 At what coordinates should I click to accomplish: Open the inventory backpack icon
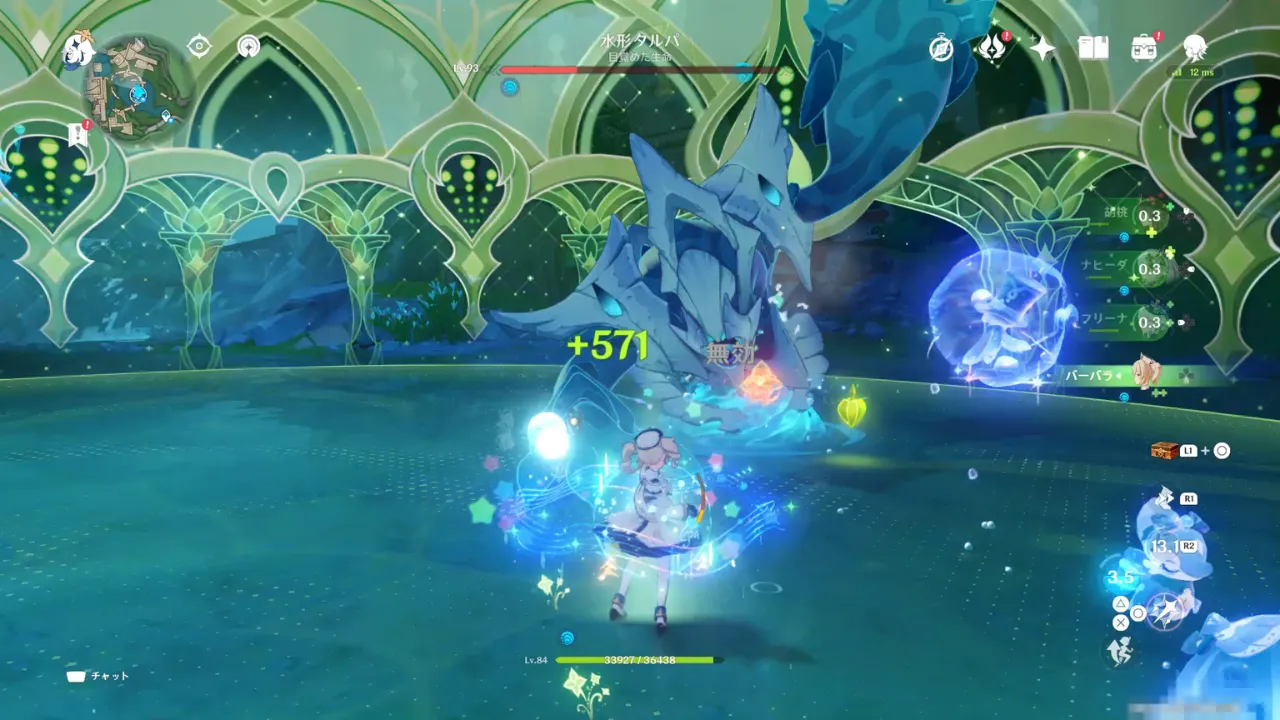[1144, 47]
